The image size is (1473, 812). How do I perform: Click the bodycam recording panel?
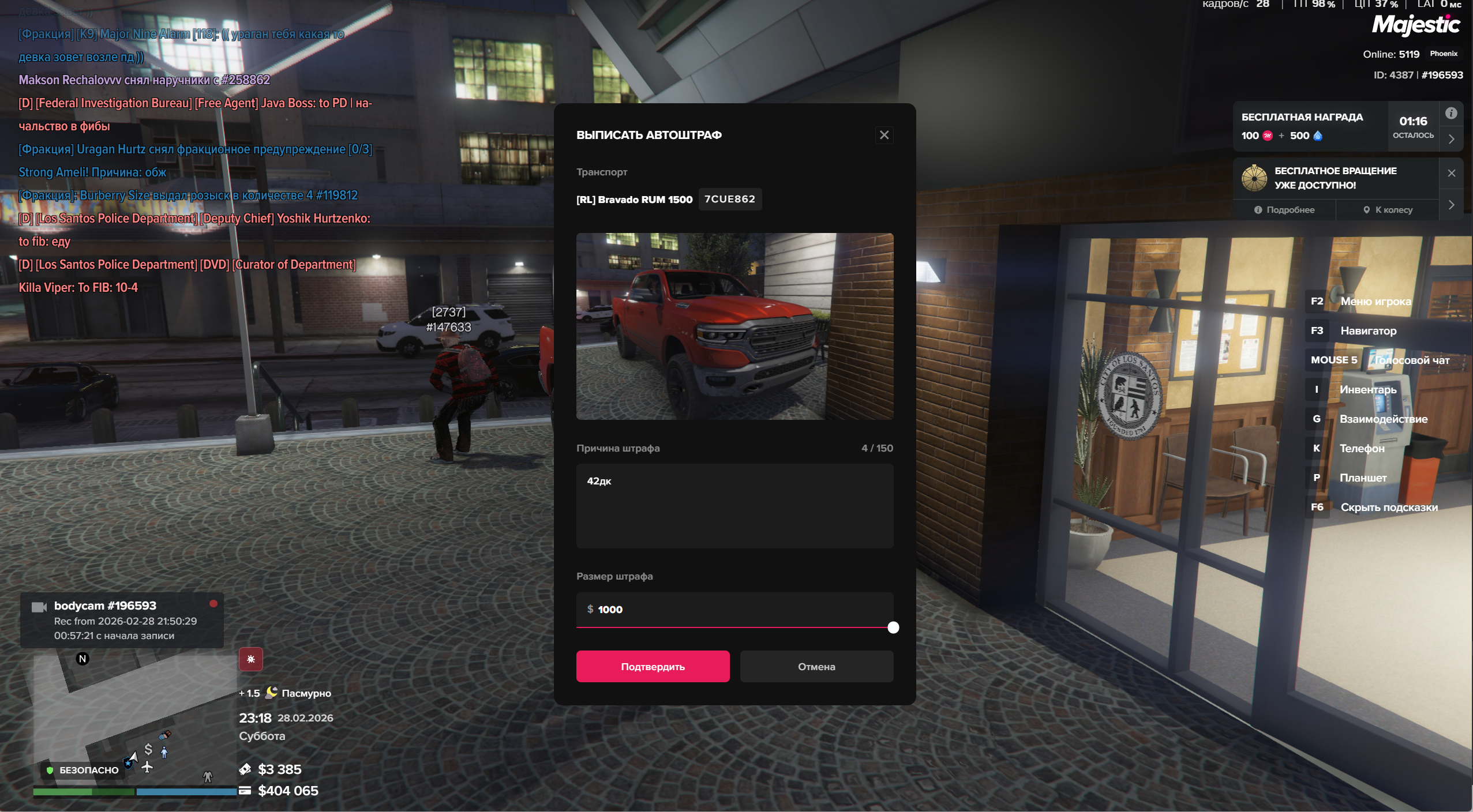click(122, 620)
